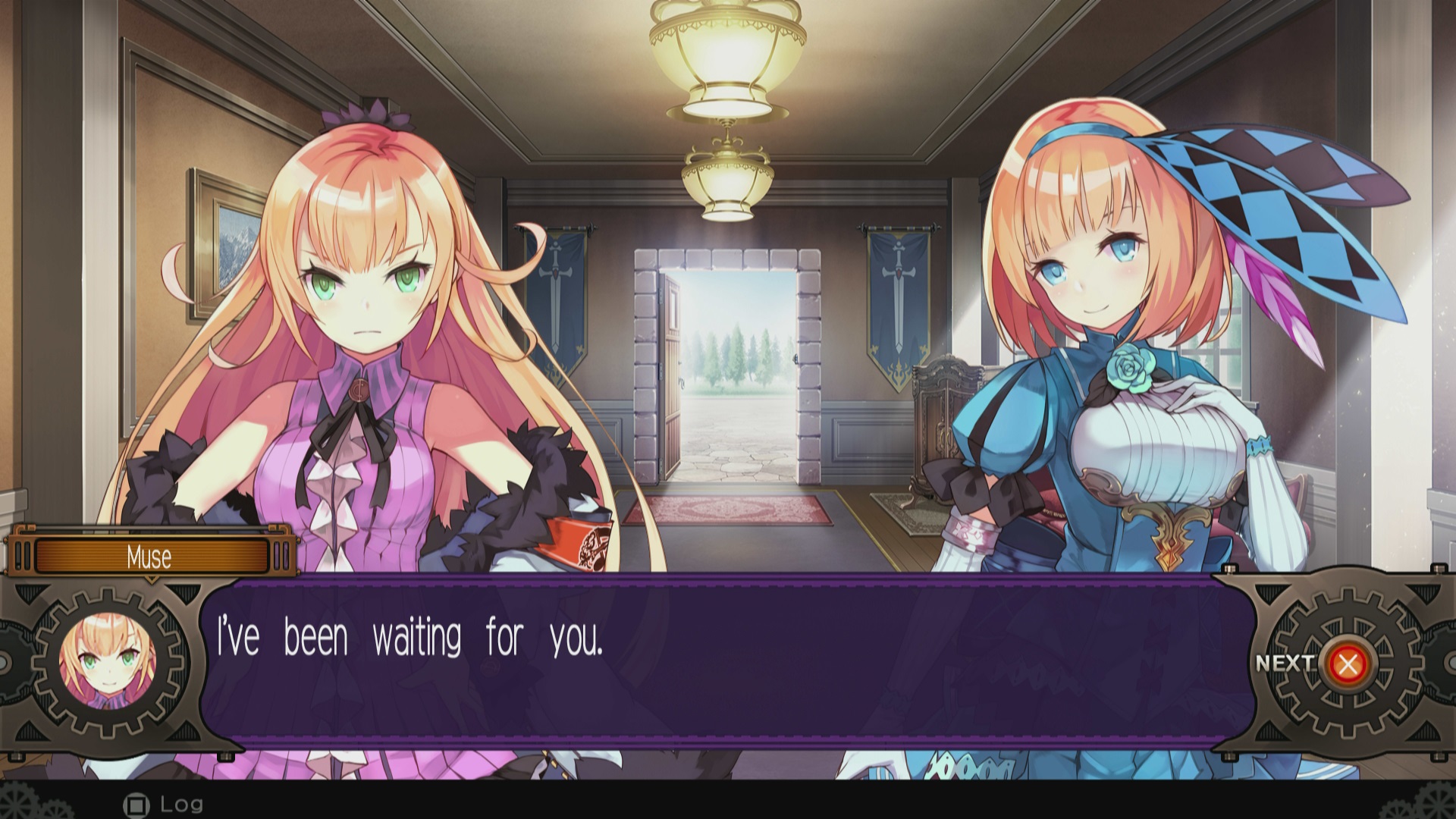Viewport: 1456px width, 819px height.
Task: Click Muse's dialogue text box to continue
Action: [726, 661]
